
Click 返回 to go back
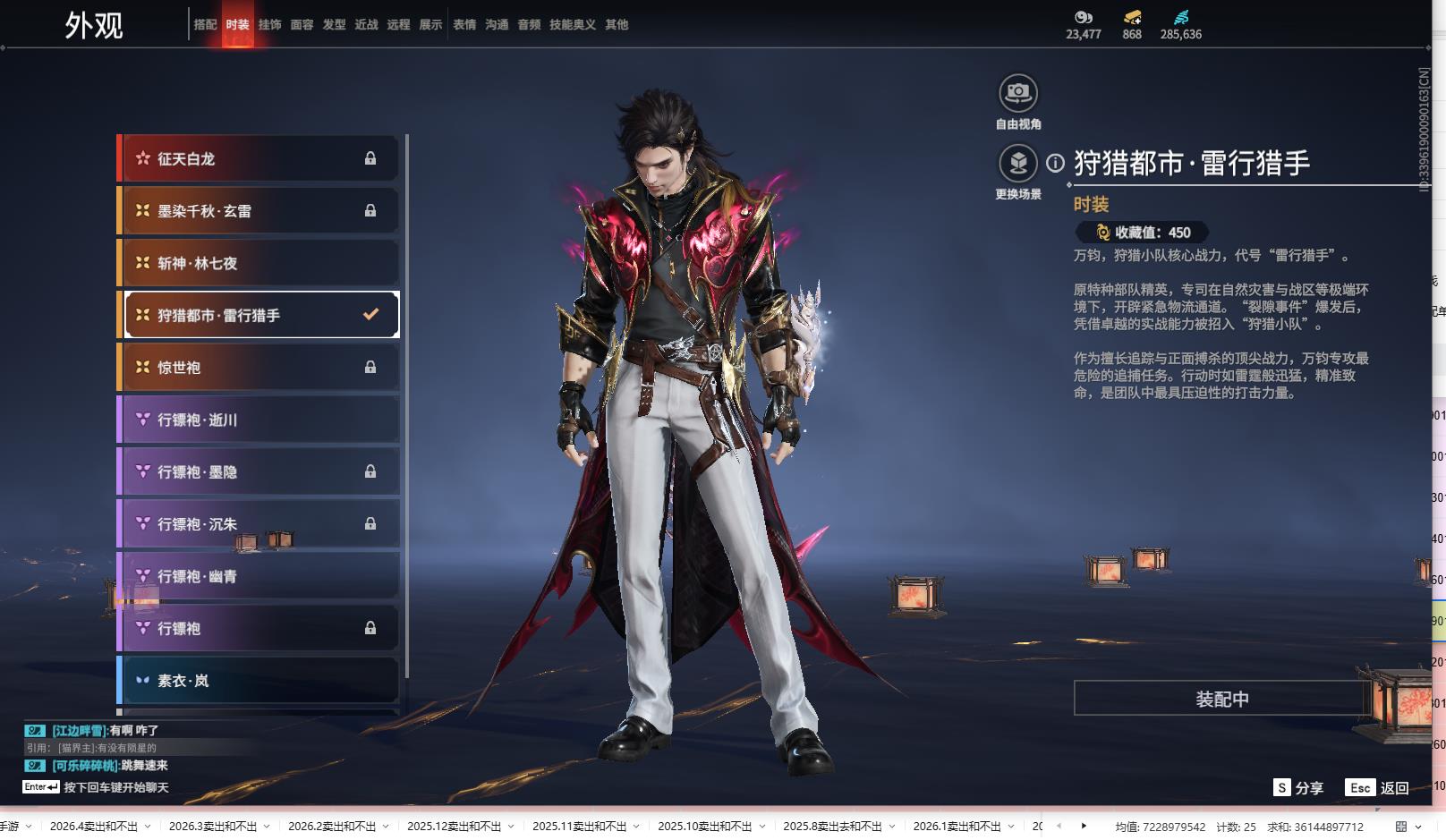coord(1377,788)
